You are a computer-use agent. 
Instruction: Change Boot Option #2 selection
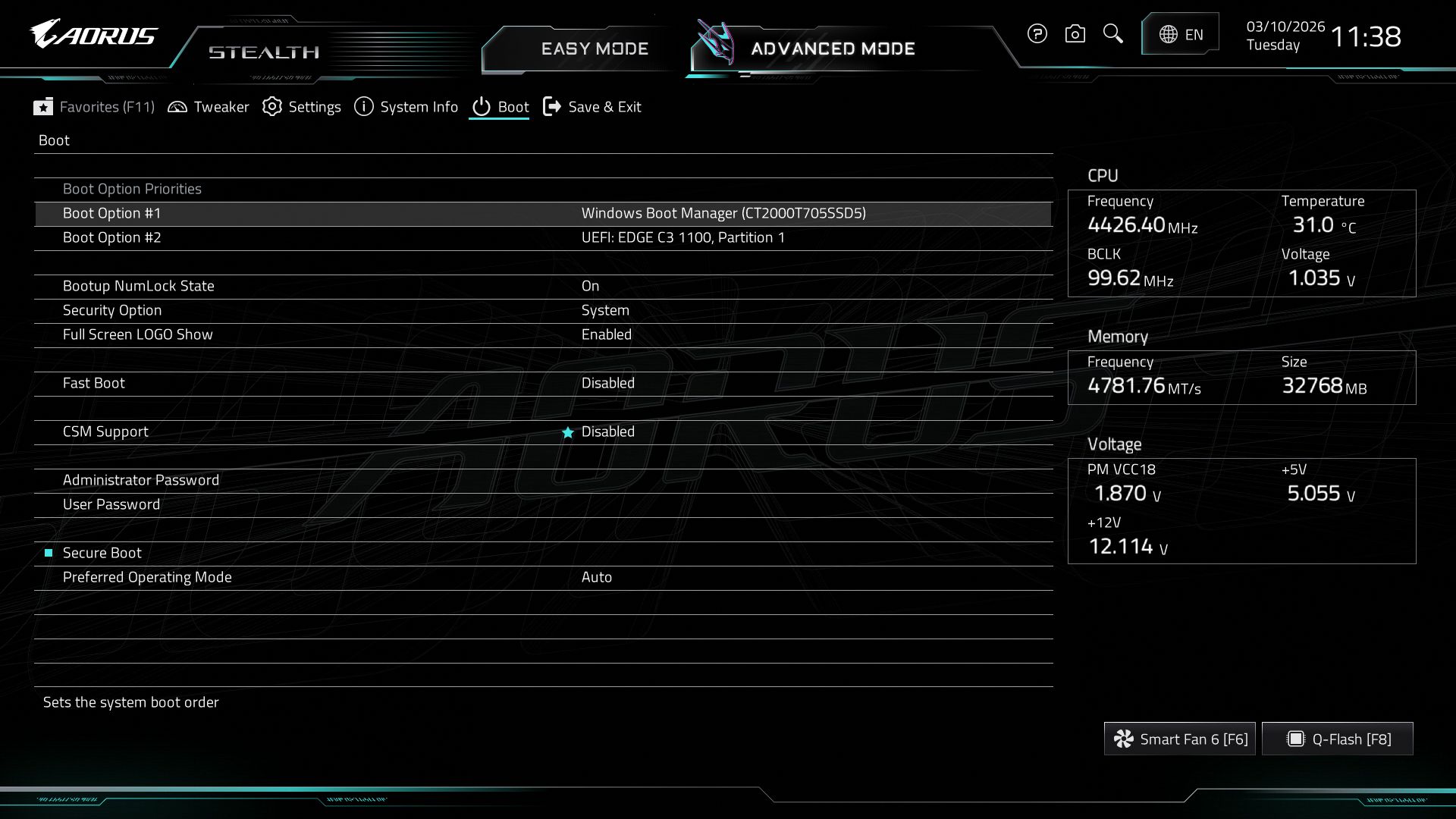pyautogui.click(x=683, y=237)
